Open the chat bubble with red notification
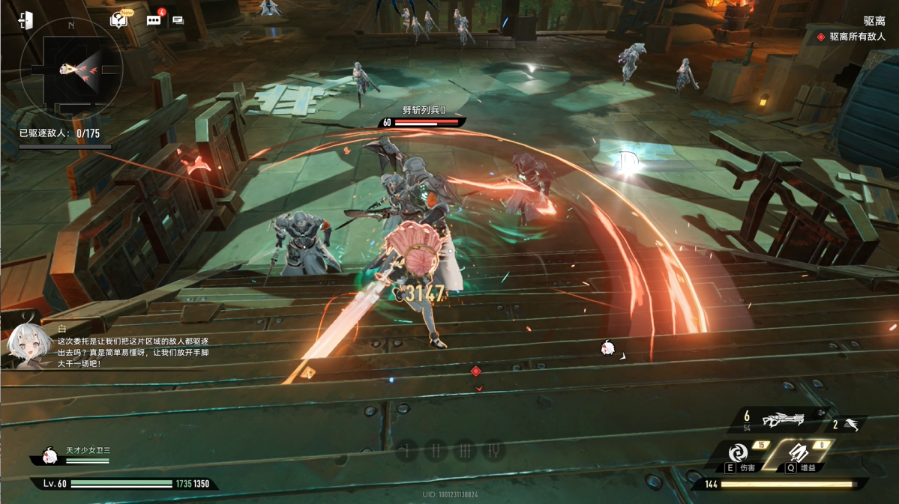899x504 pixels. click(154, 19)
